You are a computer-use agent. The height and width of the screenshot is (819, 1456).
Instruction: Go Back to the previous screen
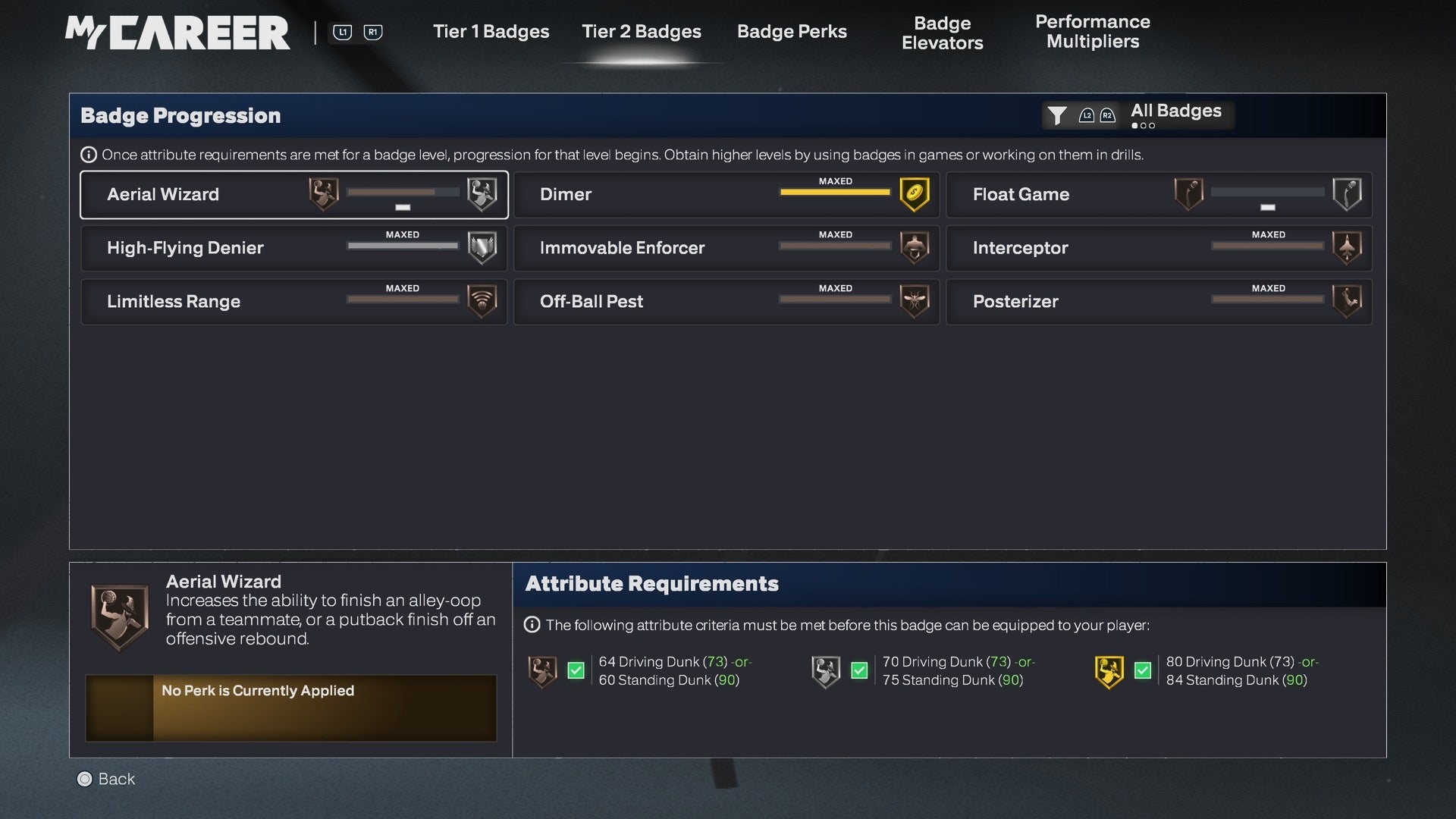(x=106, y=779)
